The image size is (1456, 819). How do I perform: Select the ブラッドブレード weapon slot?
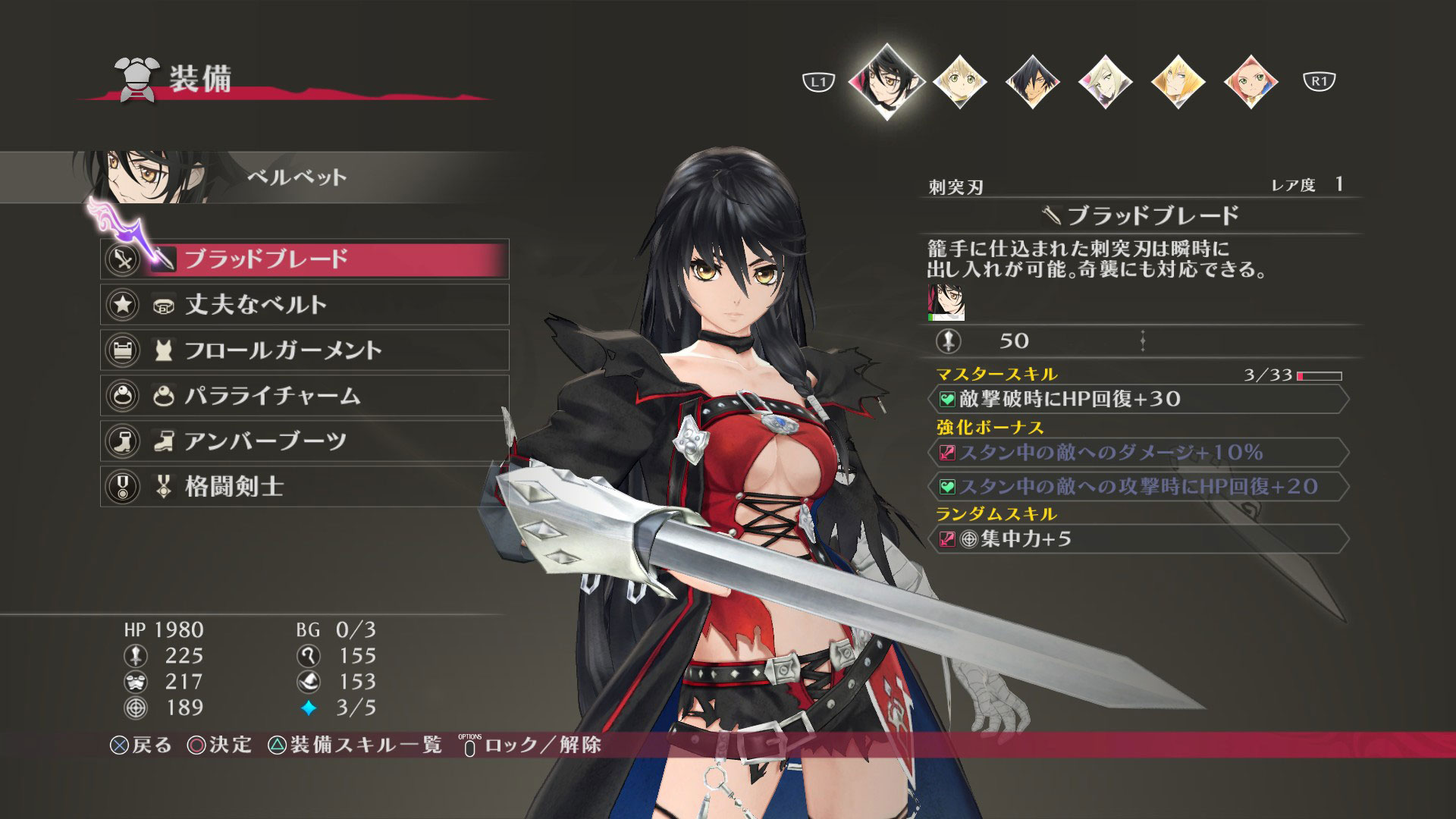[305, 259]
